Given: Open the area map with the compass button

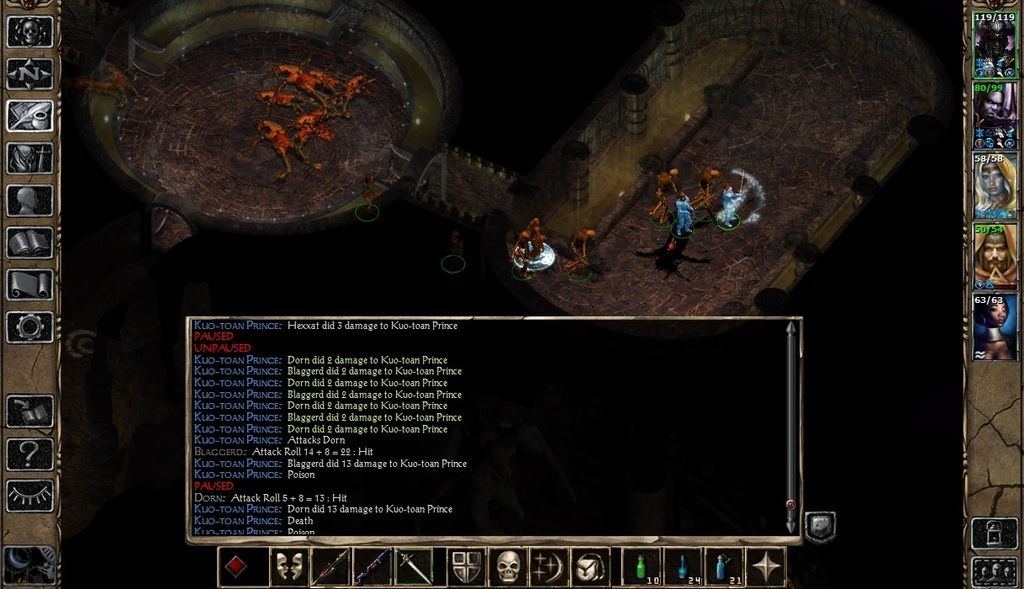Looking at the screenshot, I should click(x=30, y=74).
